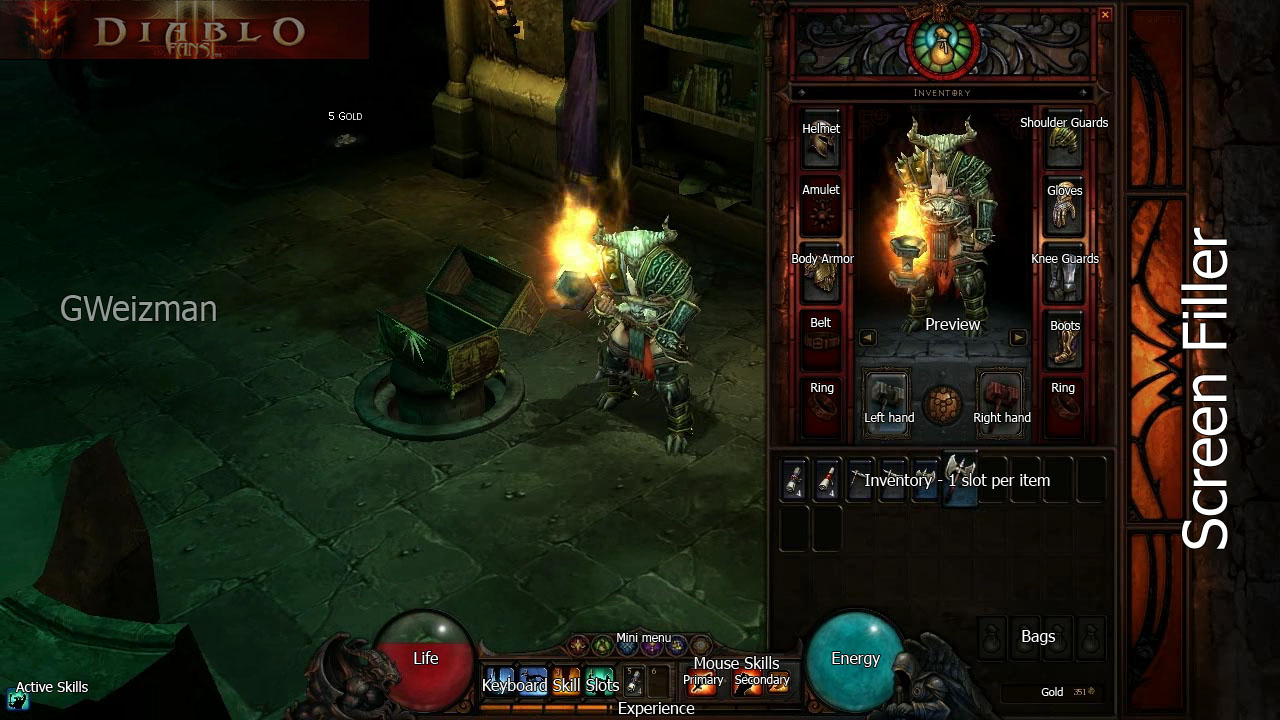Choose the Shoulder Guards slot
Screen dimensions: 1280x720
(1064, 147)
